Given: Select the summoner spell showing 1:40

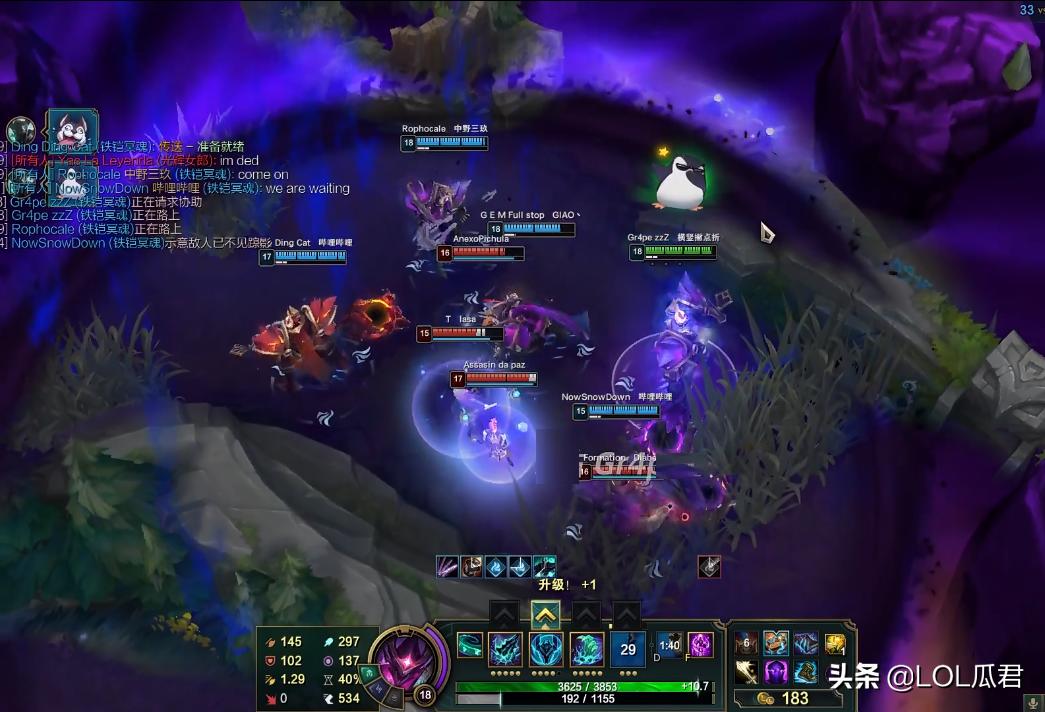Looking at the screenshot, I should 669,645.
